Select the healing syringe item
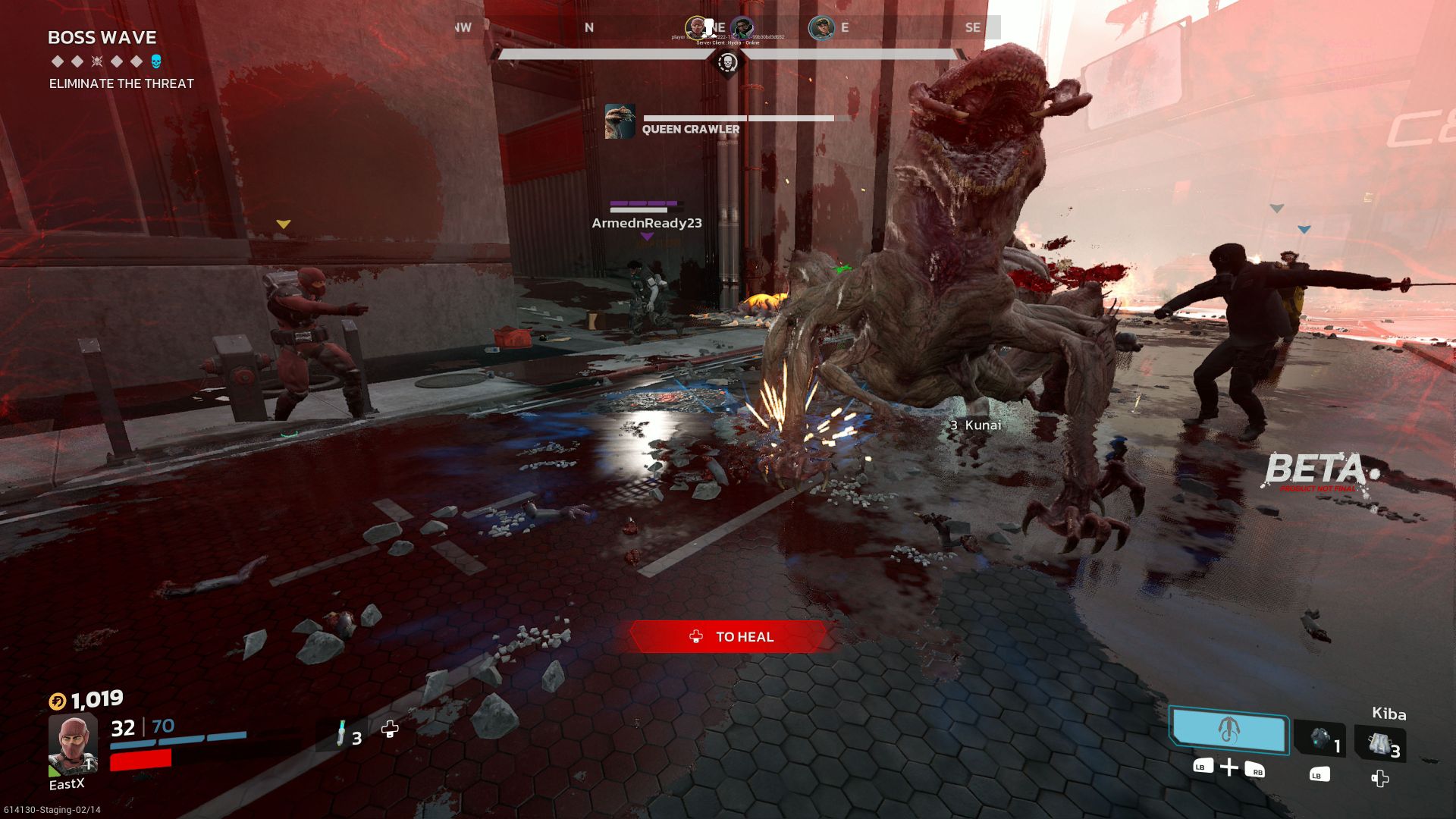Viewport: 1456px width, 819px height. point(341,733)
